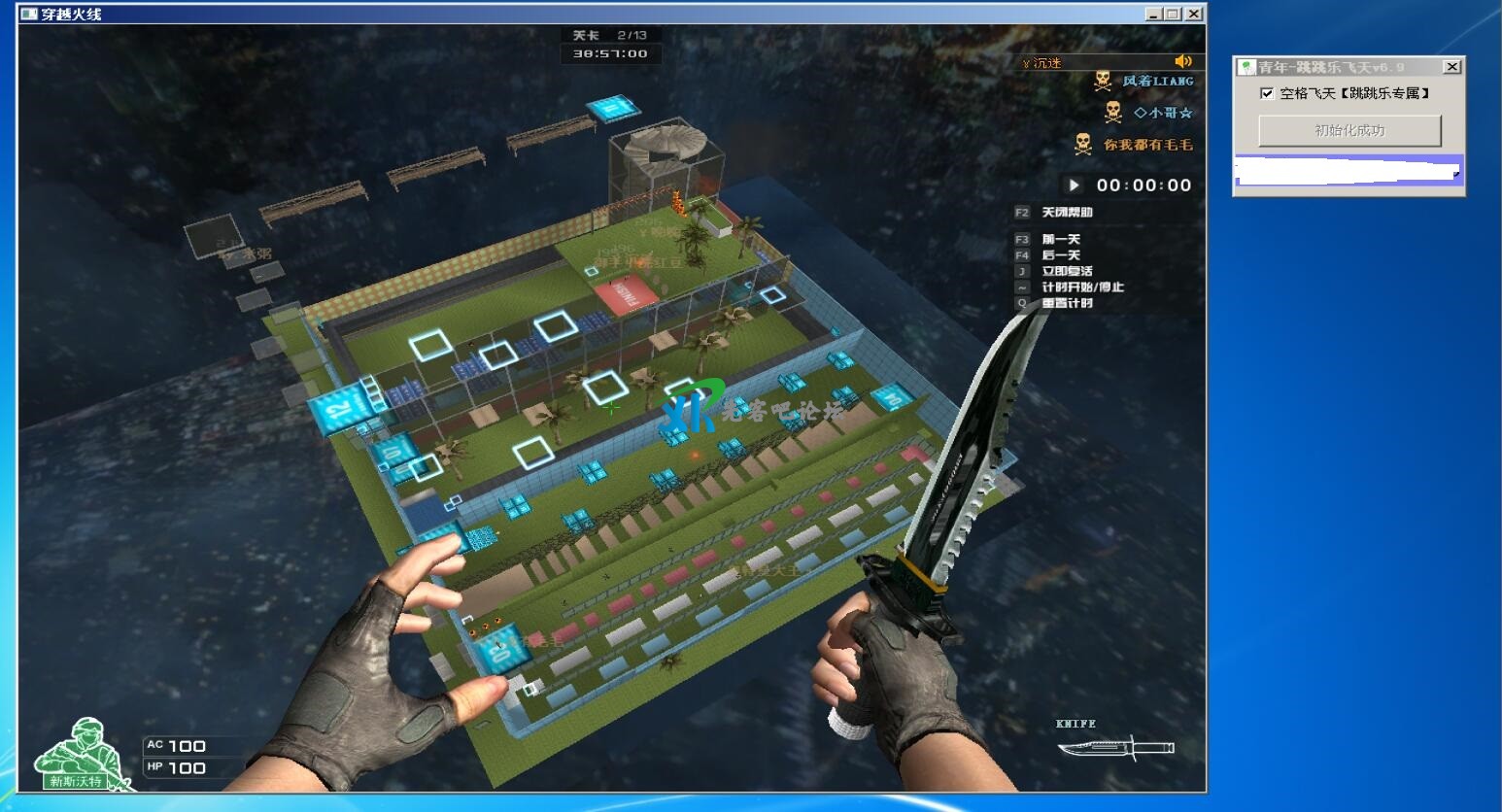
Task: Click 立即复活 to respawn instantly
Action: point(1069,271)
